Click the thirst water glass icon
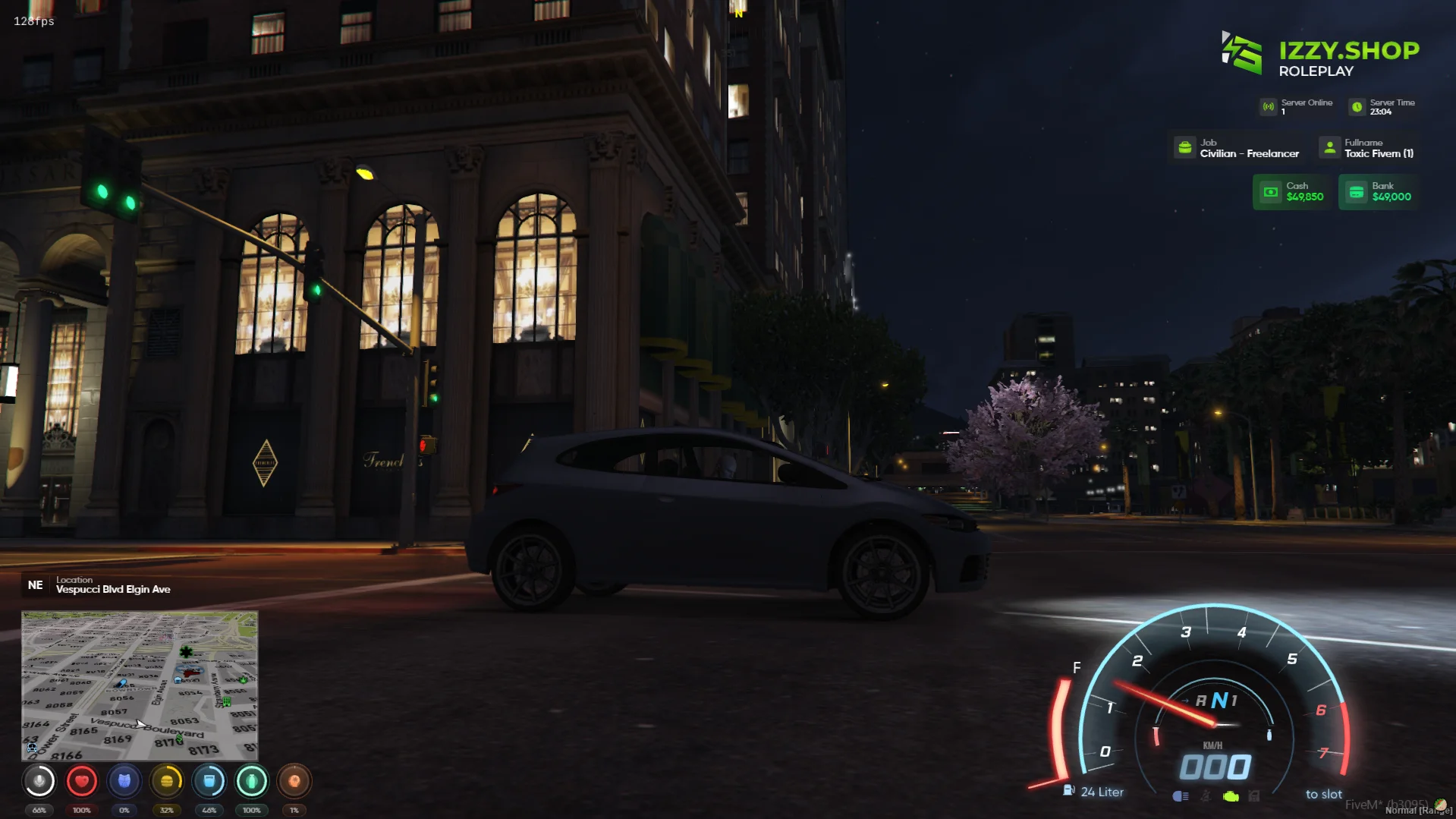This screenshot has height=819, width=1456. [210, 780]
